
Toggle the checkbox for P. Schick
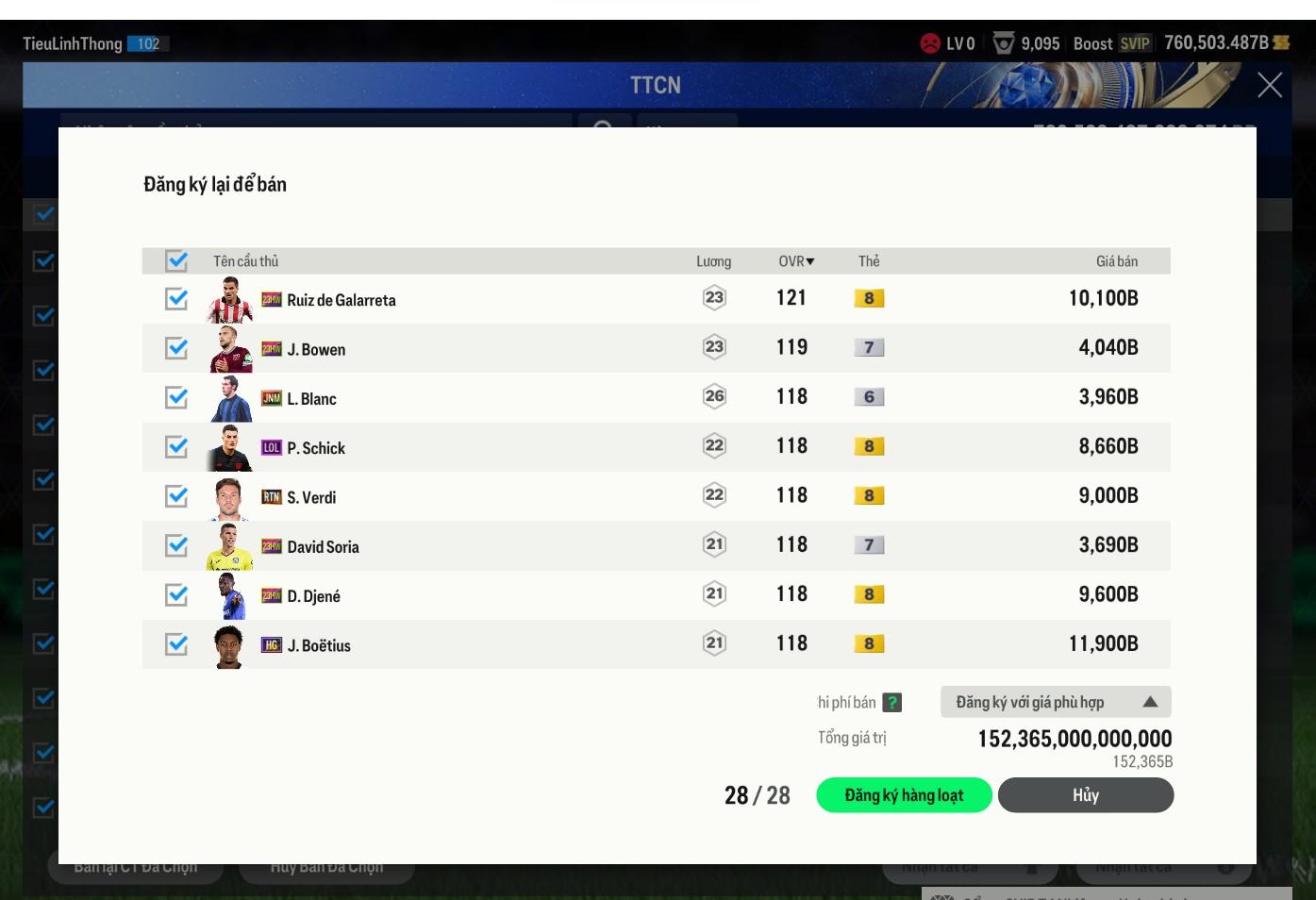point(176,446)
